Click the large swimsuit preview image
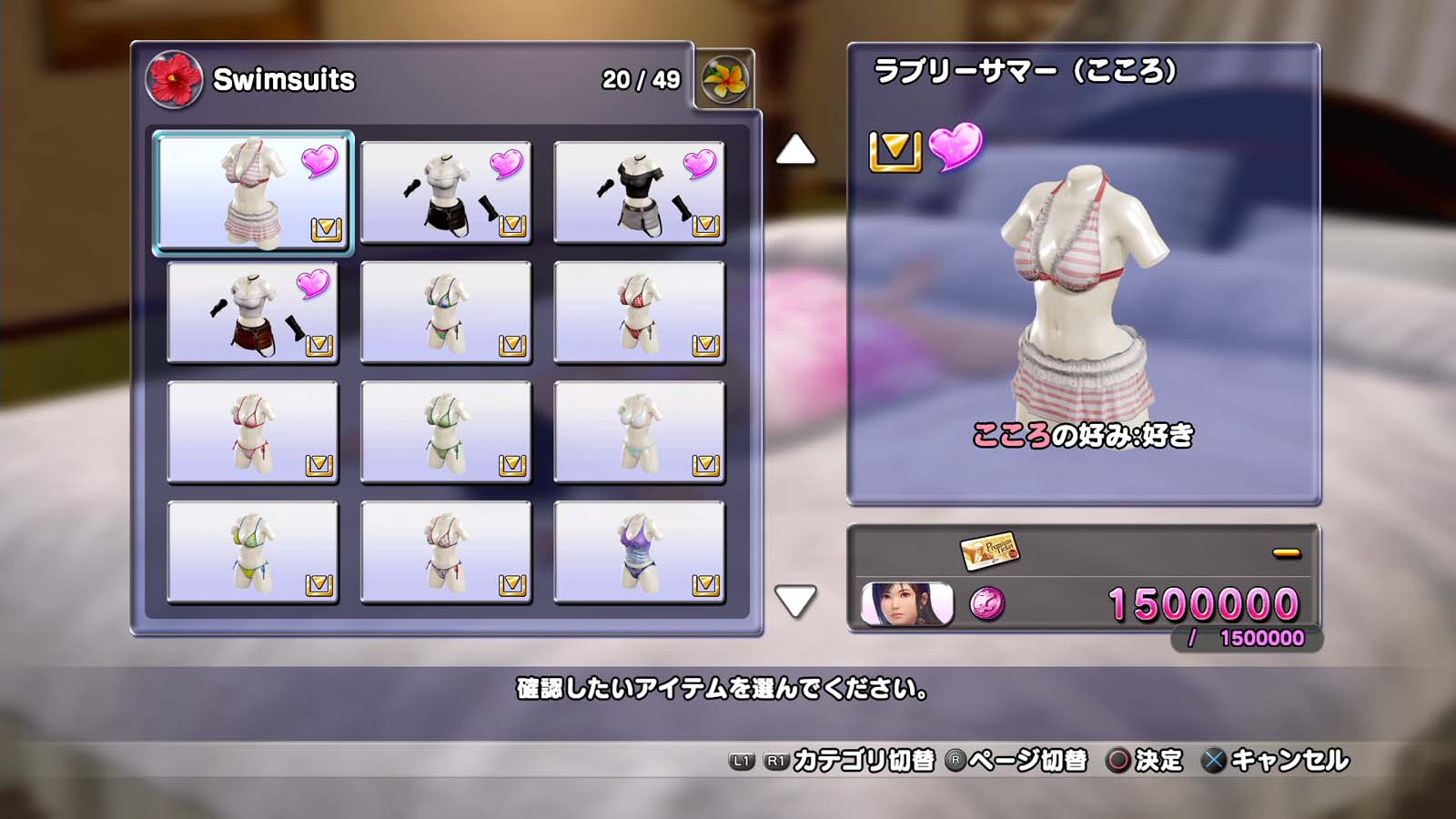This screenshot has height=819, width=1456. click(1083, 291)
